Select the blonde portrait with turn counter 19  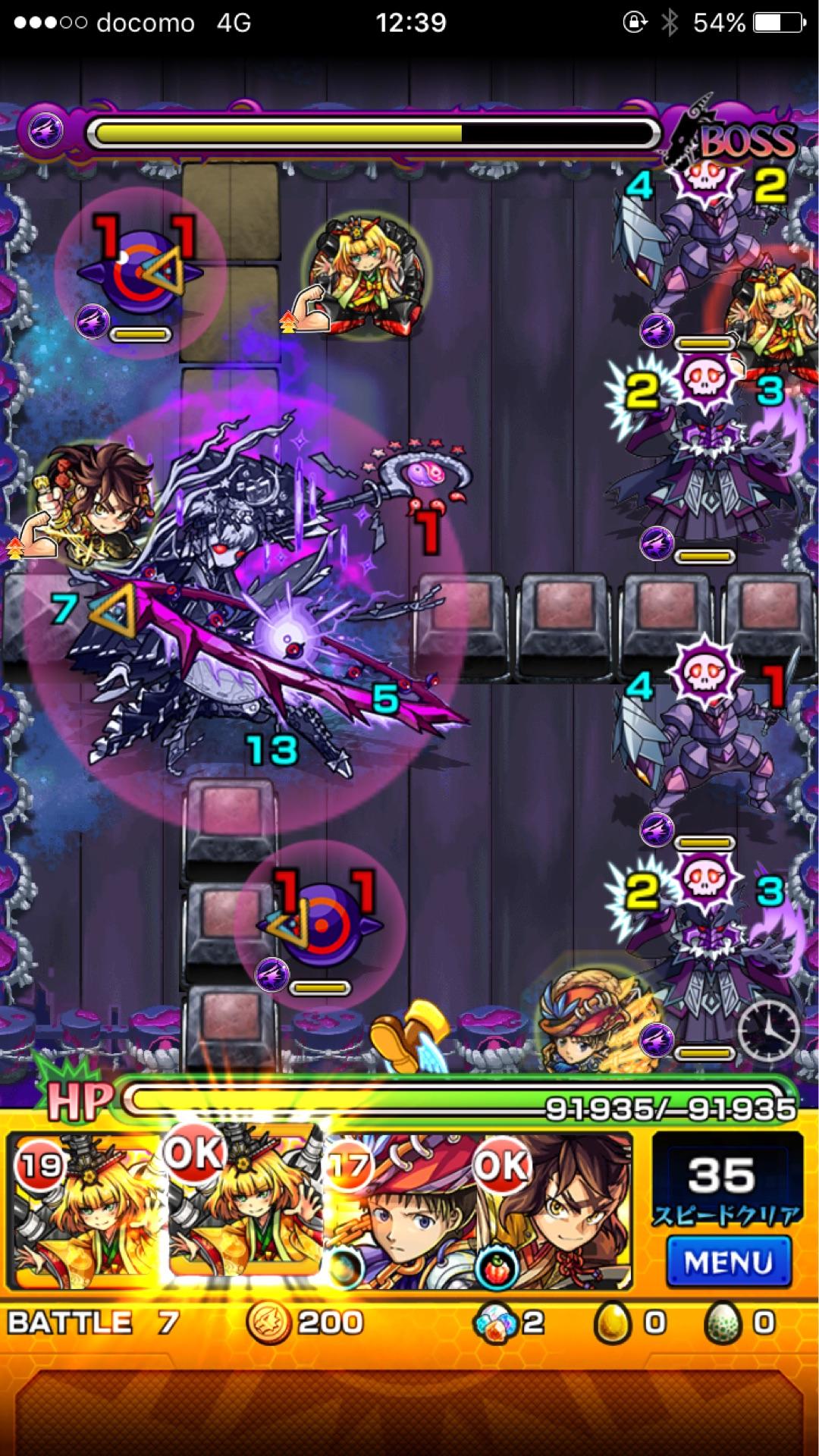coord(85,1213)
